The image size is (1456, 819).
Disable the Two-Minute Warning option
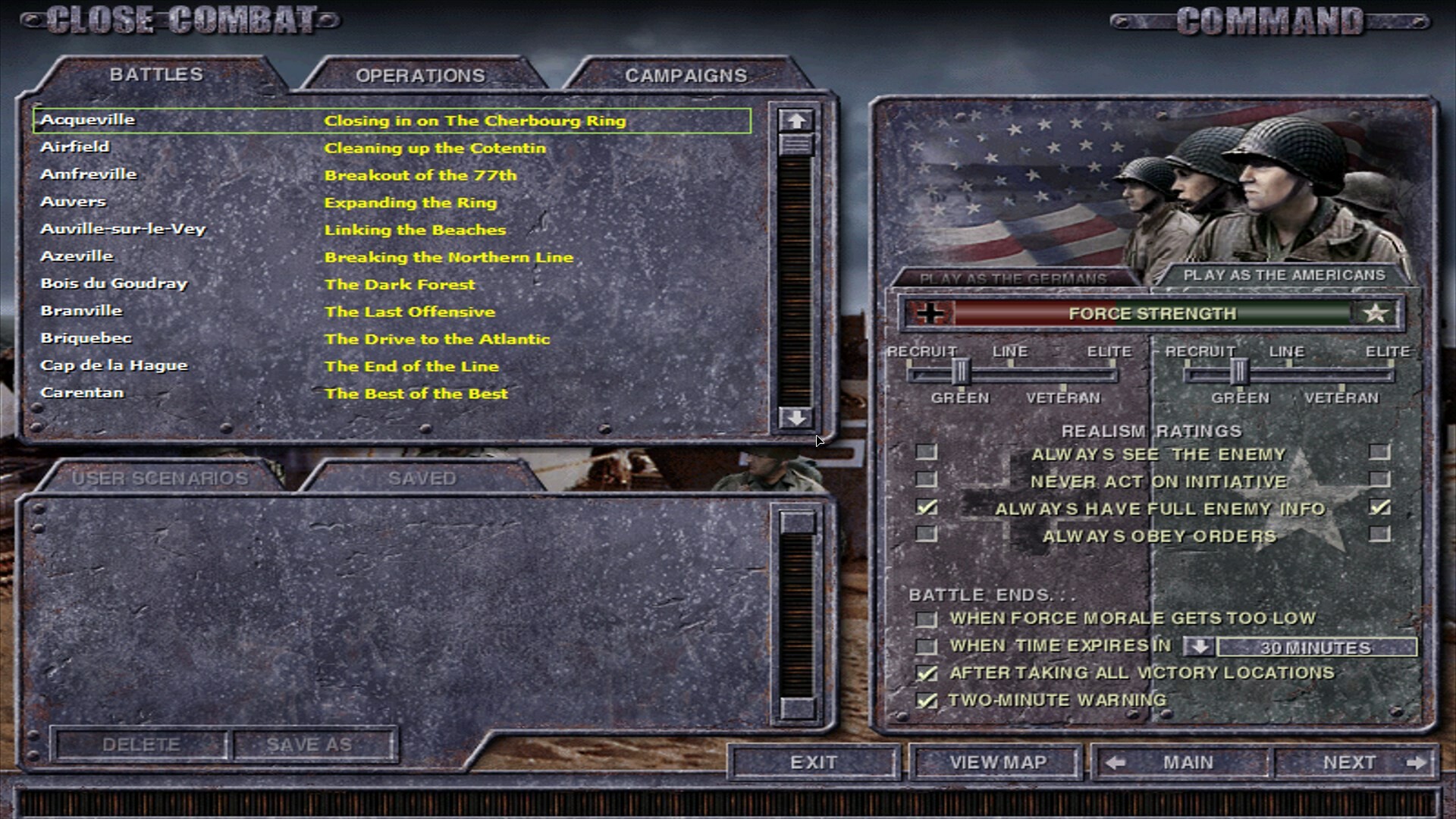click(926, 699)
